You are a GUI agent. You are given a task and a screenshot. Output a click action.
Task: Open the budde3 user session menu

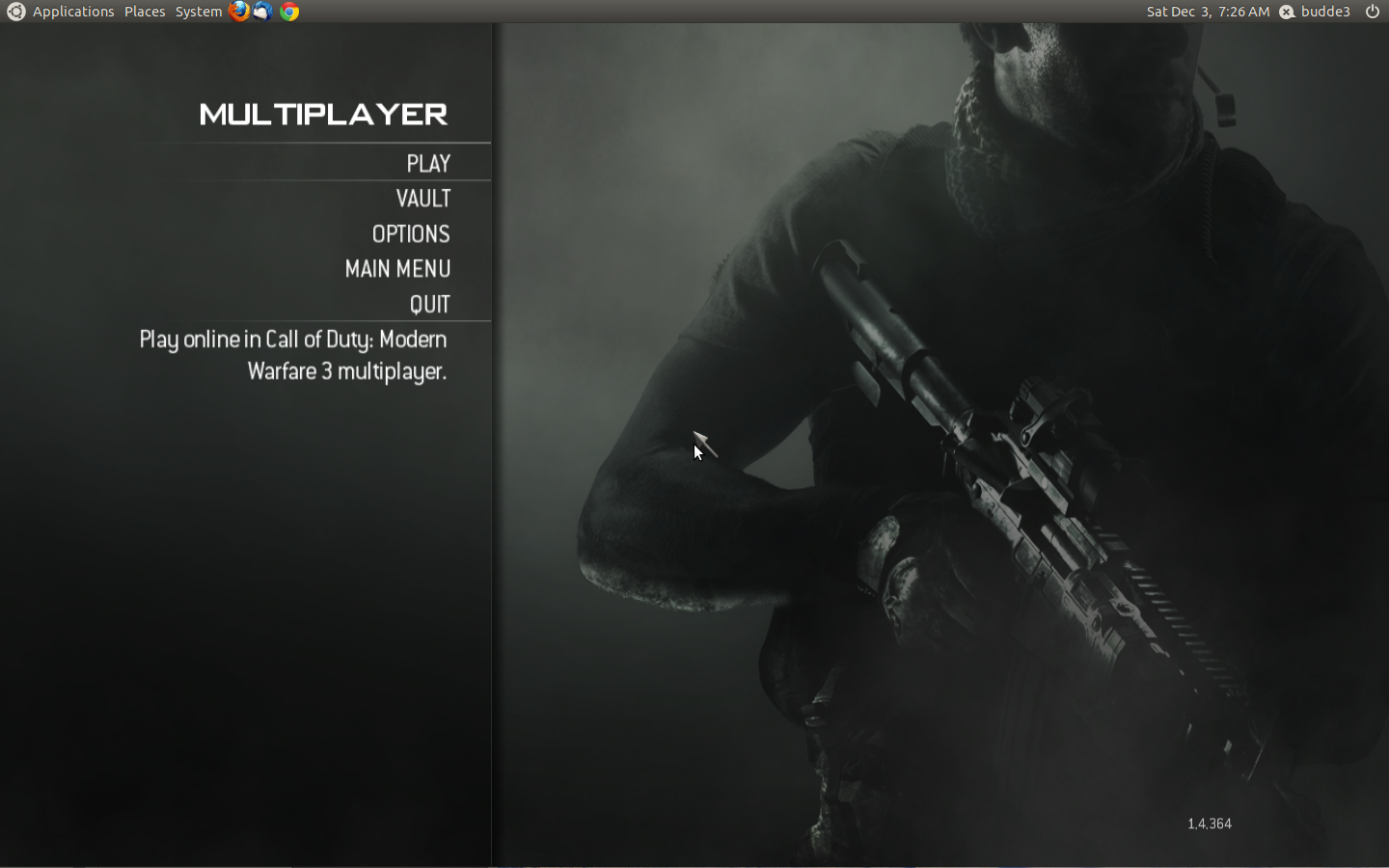(1324, 11)
